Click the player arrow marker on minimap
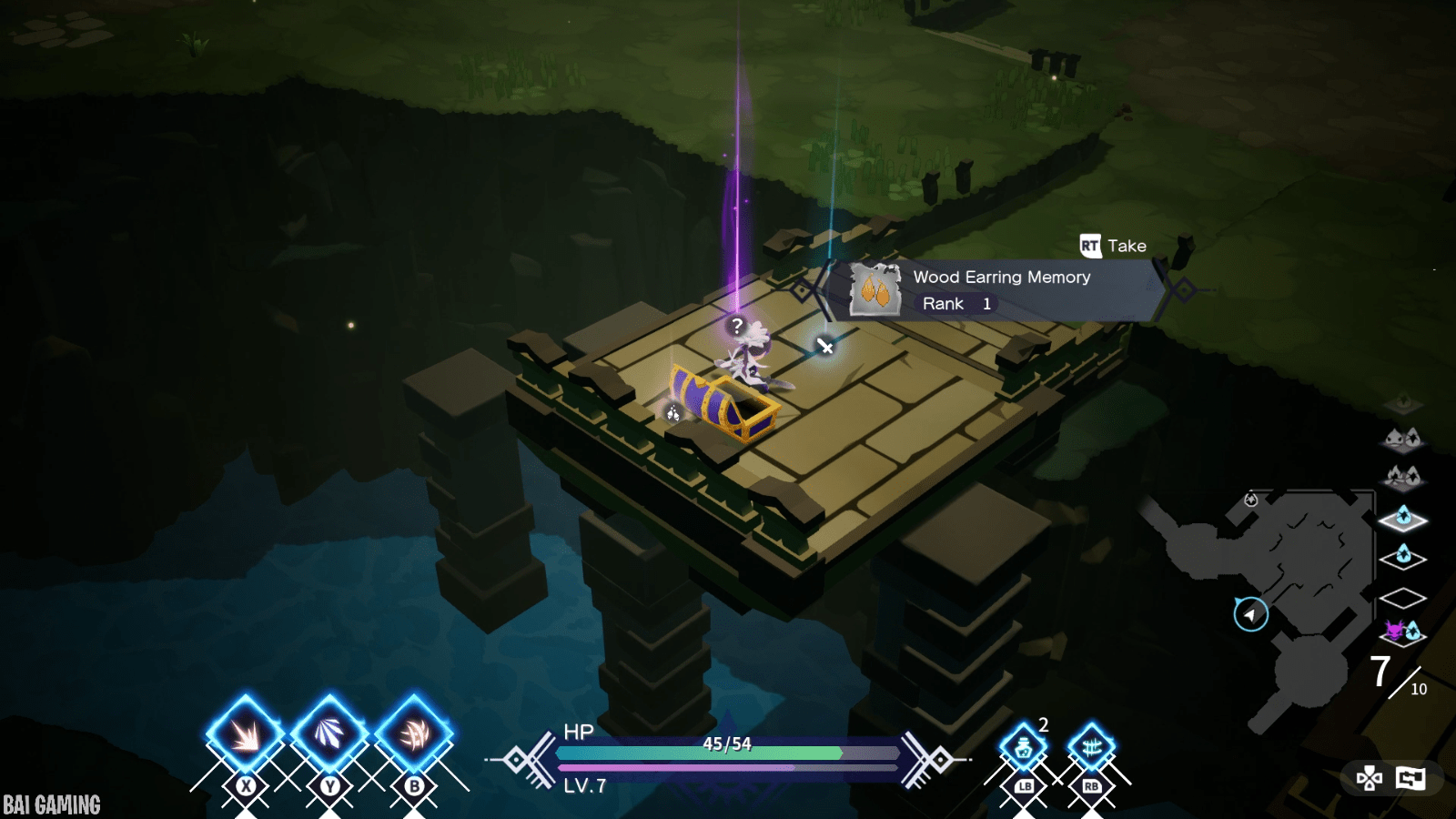The image size is (1456, 819). point(1250,614)
